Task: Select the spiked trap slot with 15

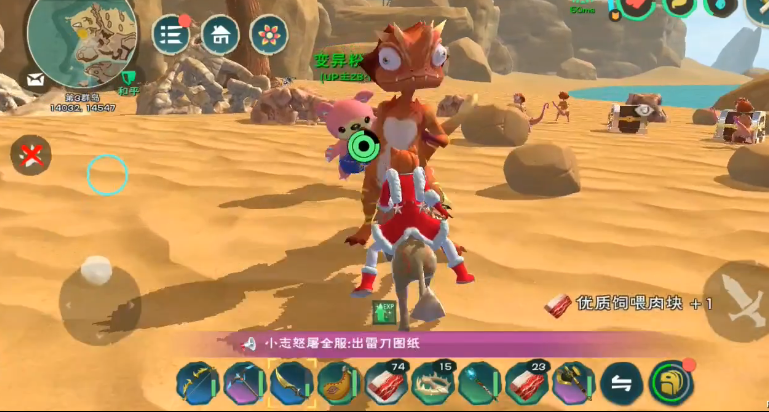Action: coord(432,382)
